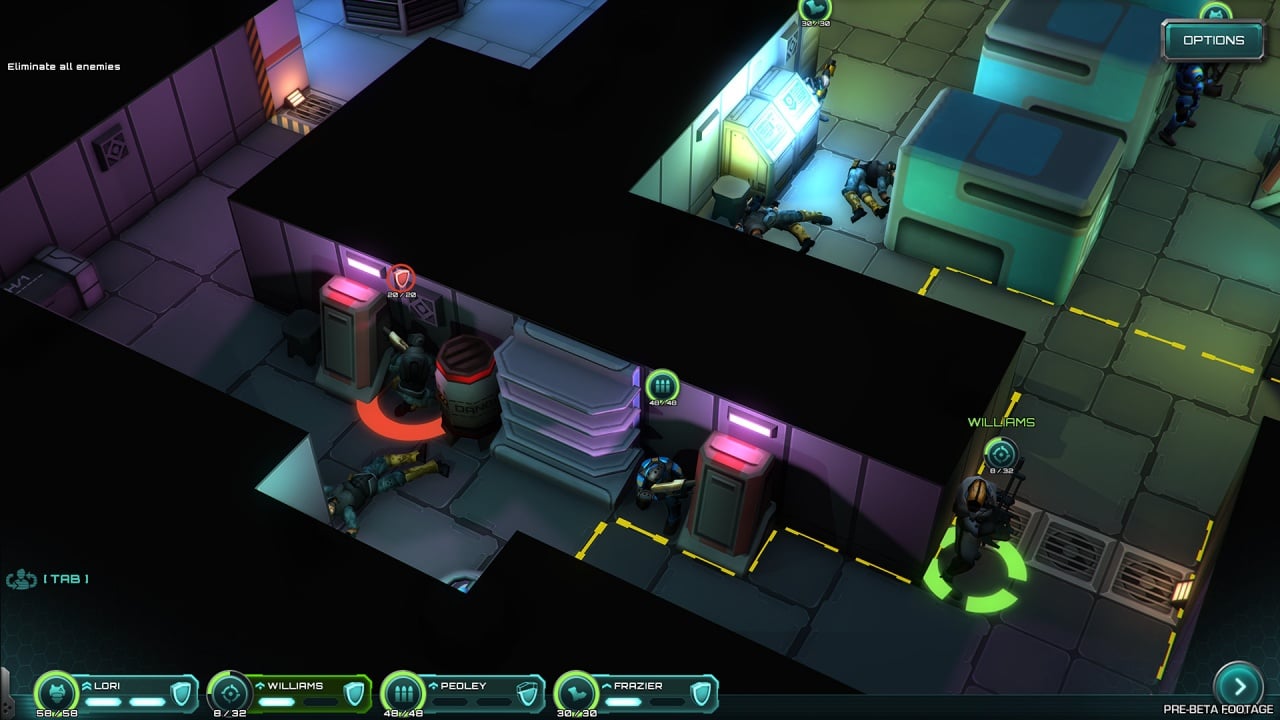Toggle the shield icon on Frazier's panel

(x=701, y=693)
